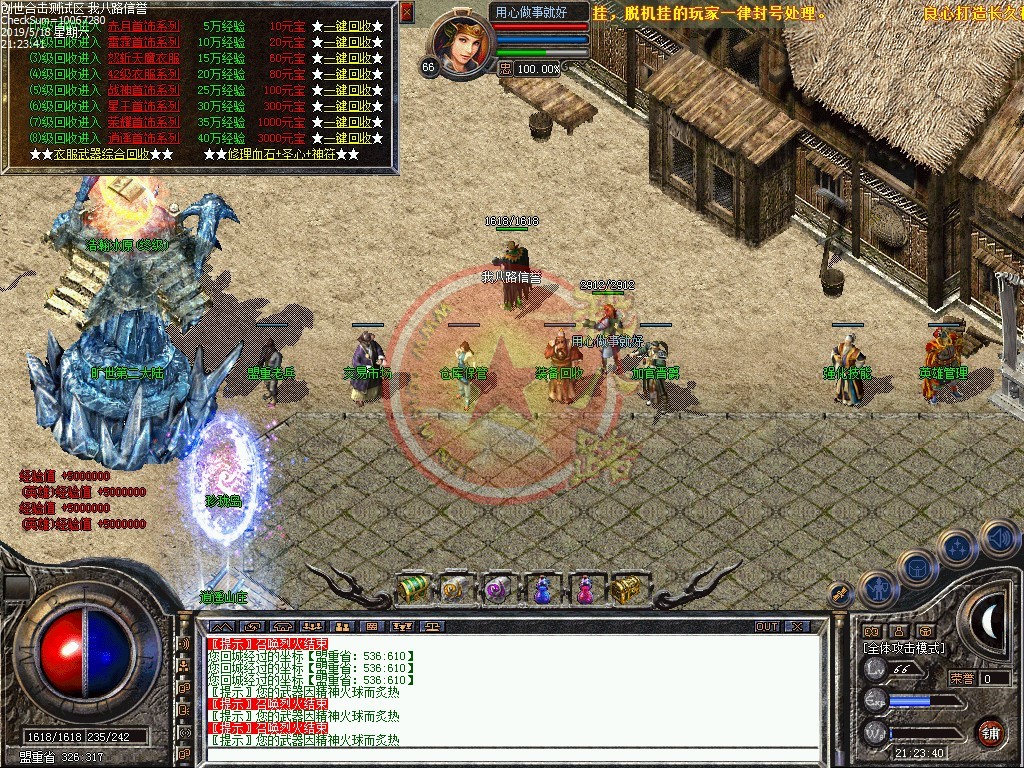Open the 赤月首饰系列 recycling link
This screenshot has width=1024, height=768.
click(143, 26)
